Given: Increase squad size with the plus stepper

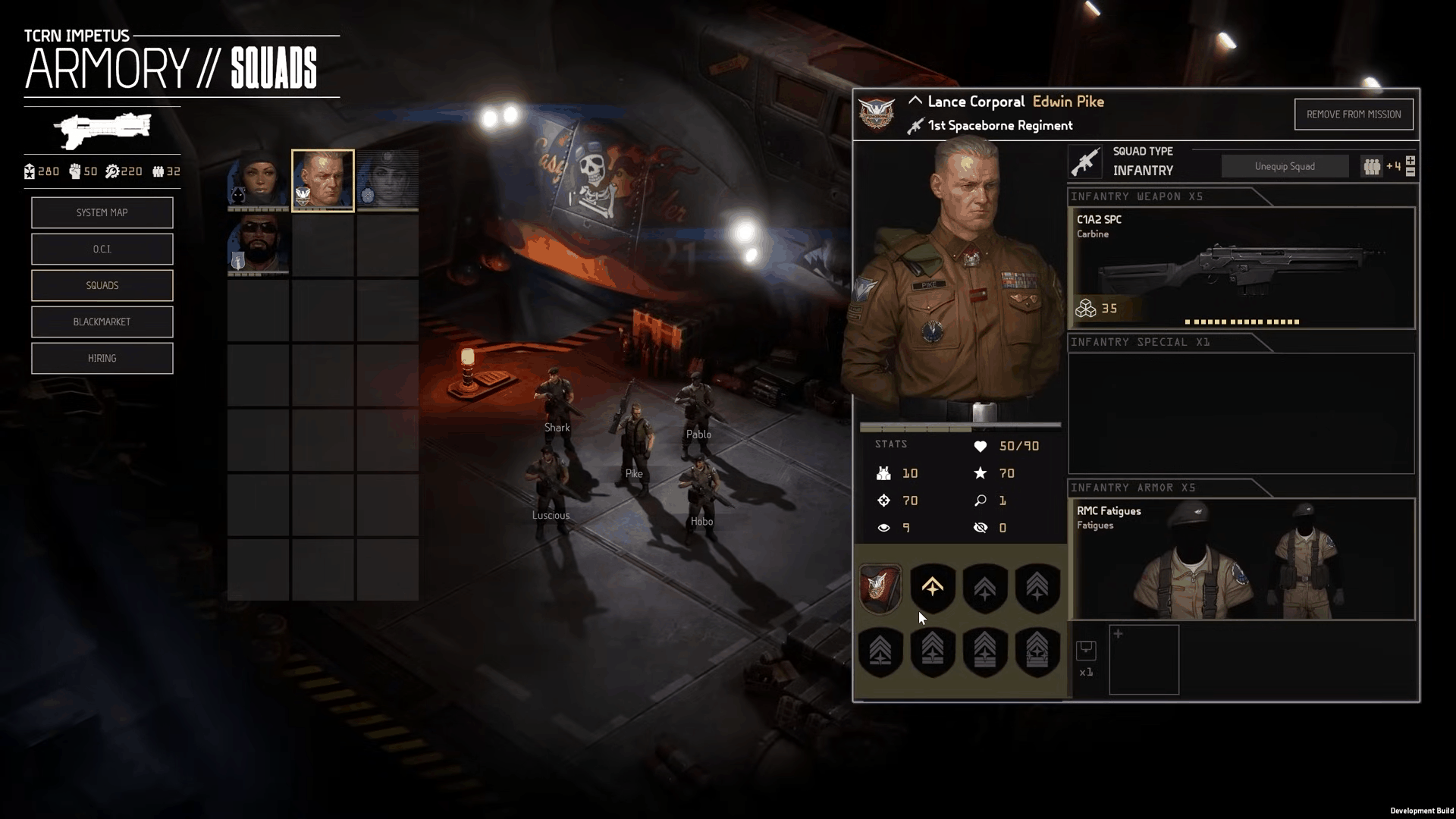Looking at the screenshot, I should (x=1410, y=161).
